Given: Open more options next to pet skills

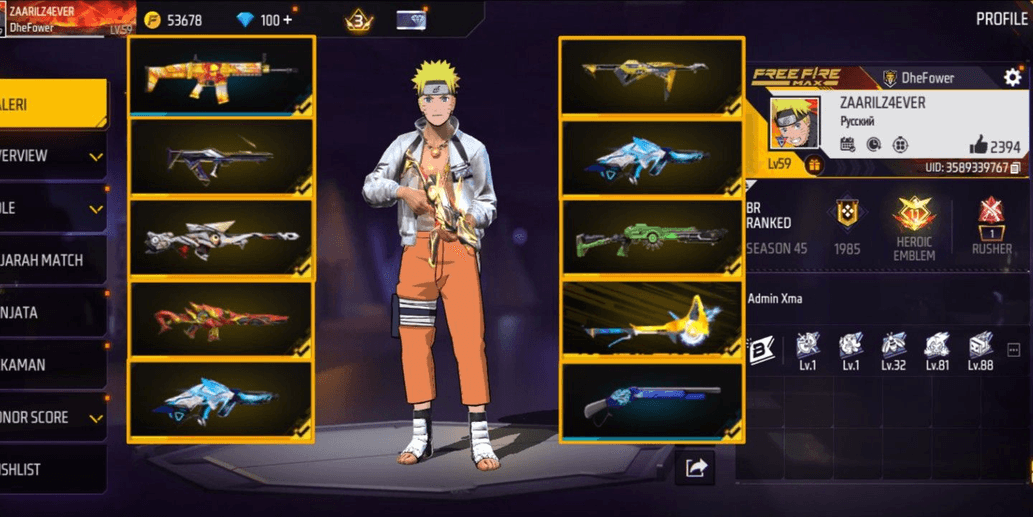Looking at the screenshot, I should tap(1013, 350).
